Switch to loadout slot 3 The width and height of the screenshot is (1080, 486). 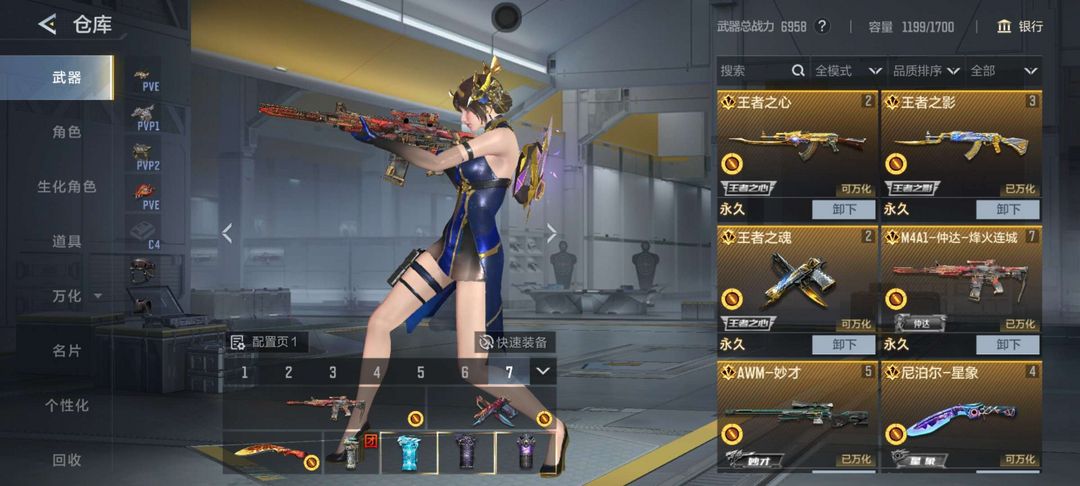[x=333, y=372]
